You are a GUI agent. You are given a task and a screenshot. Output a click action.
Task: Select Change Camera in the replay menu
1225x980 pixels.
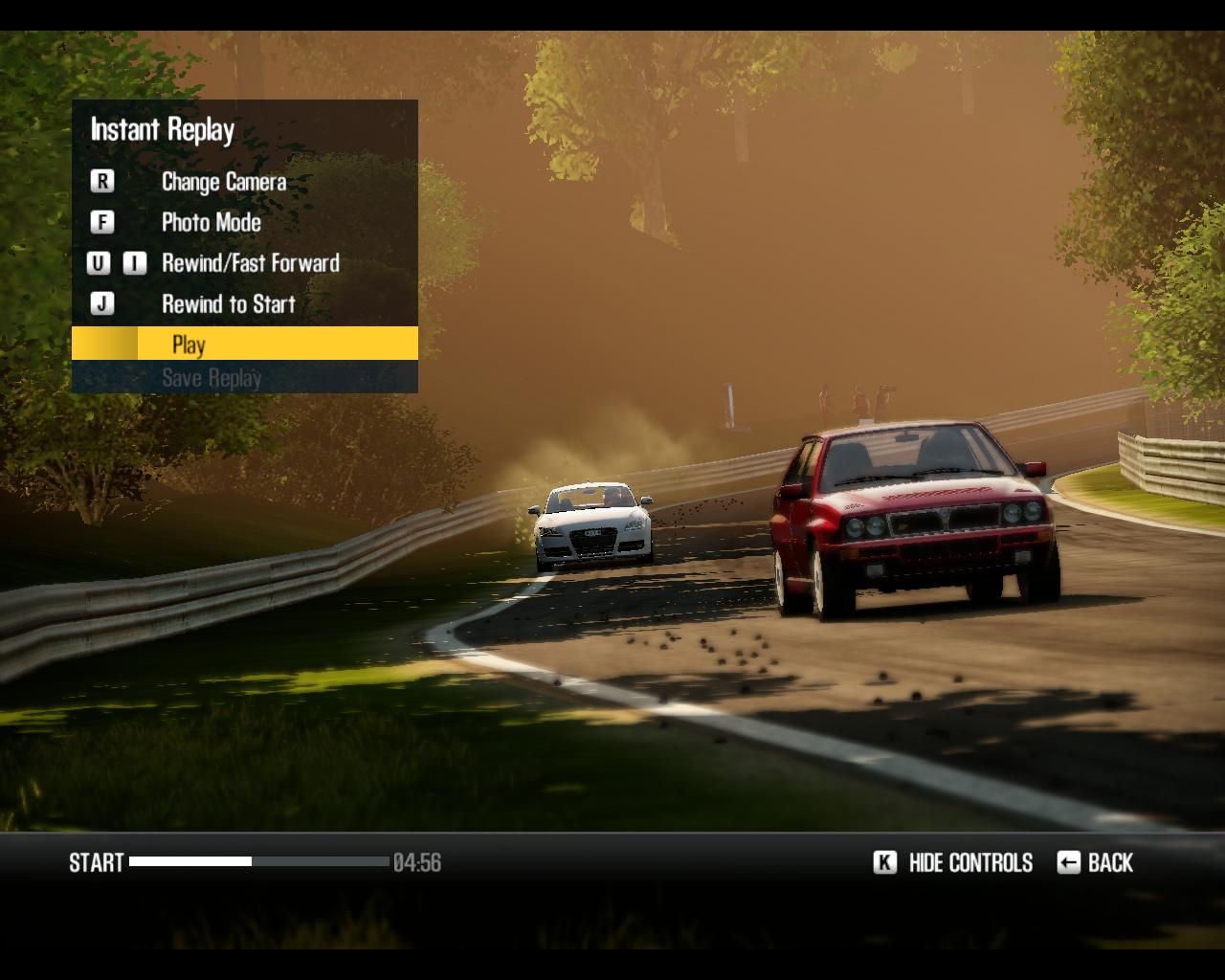223,182
